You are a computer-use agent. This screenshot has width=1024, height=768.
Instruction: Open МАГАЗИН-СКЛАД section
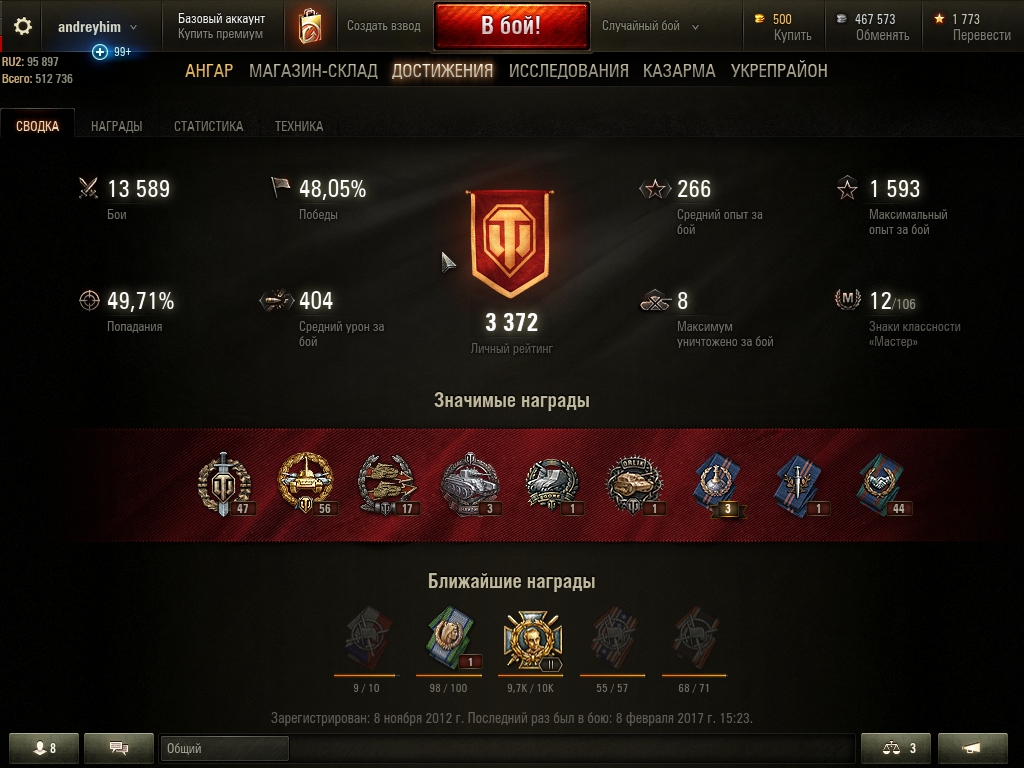313,71
